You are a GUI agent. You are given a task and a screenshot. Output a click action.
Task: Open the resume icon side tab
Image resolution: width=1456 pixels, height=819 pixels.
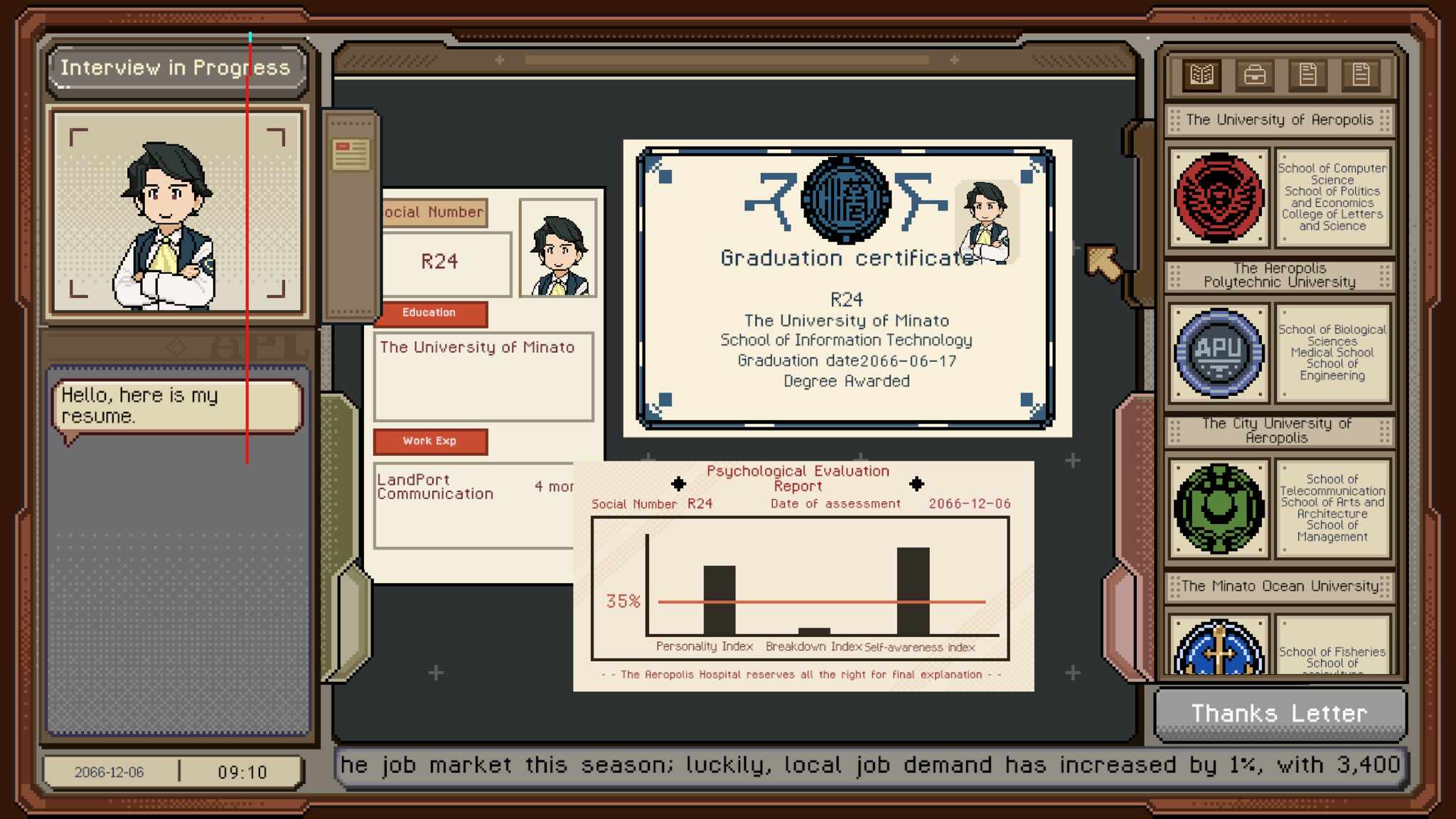(x=350, y=155)
